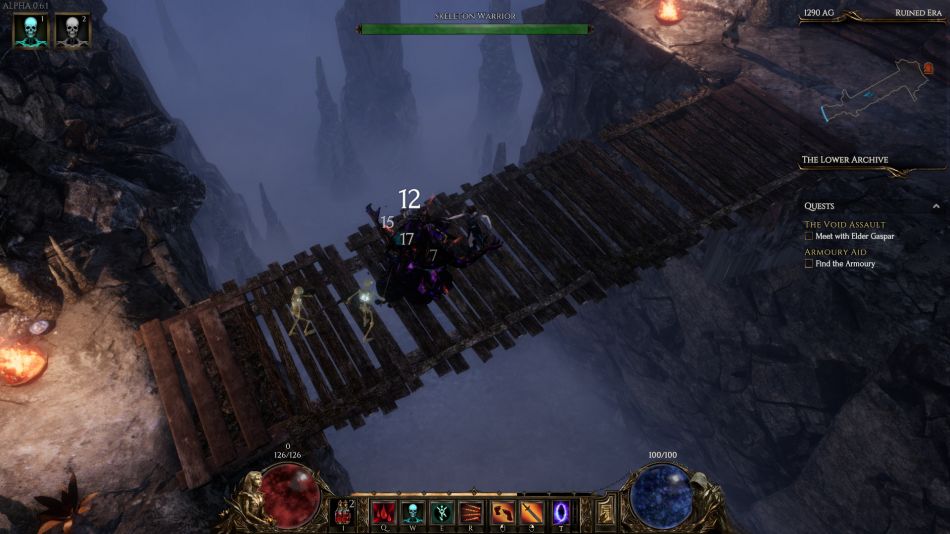Toggle the Find the Armoury checkbox
This screenshot has width=950, height=534.
[x=809, y=264]
